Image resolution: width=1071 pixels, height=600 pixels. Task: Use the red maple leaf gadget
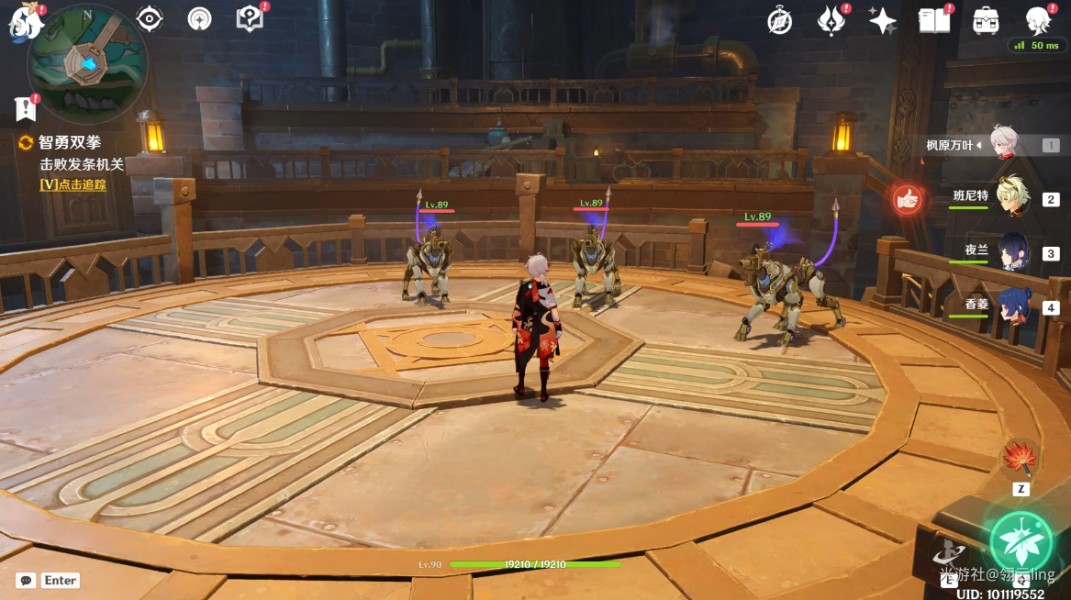(x=1020, y=459)
